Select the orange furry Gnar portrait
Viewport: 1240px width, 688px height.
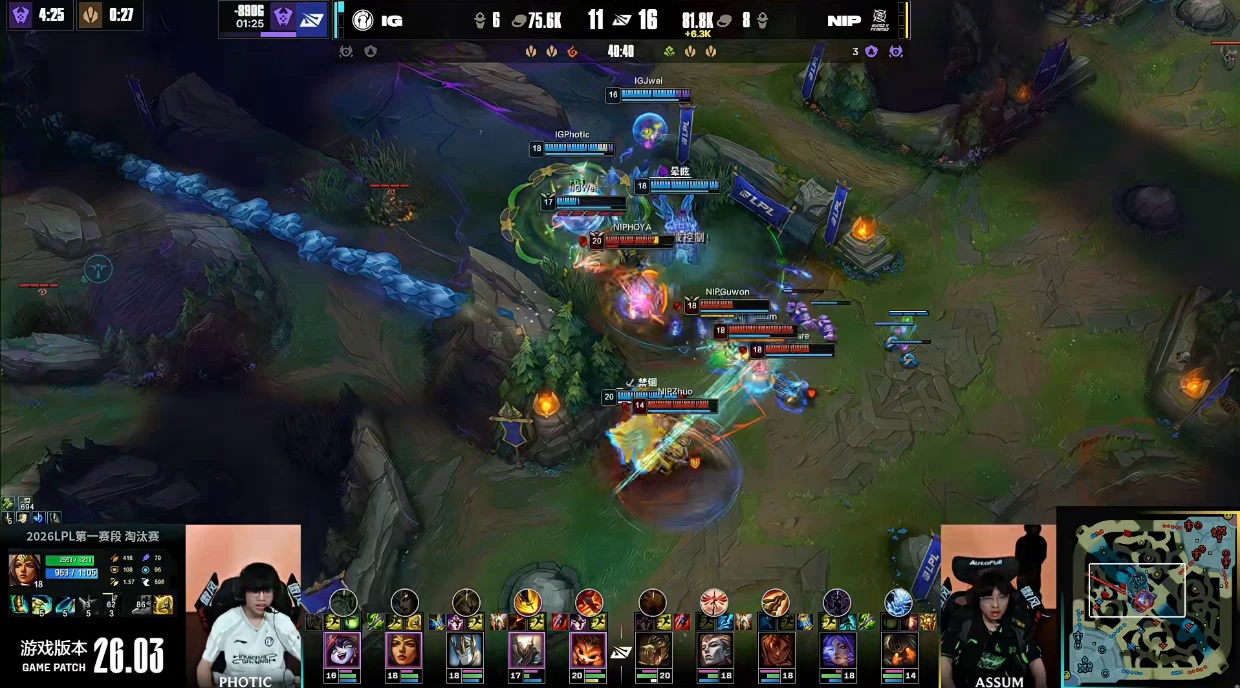point(588,650)
